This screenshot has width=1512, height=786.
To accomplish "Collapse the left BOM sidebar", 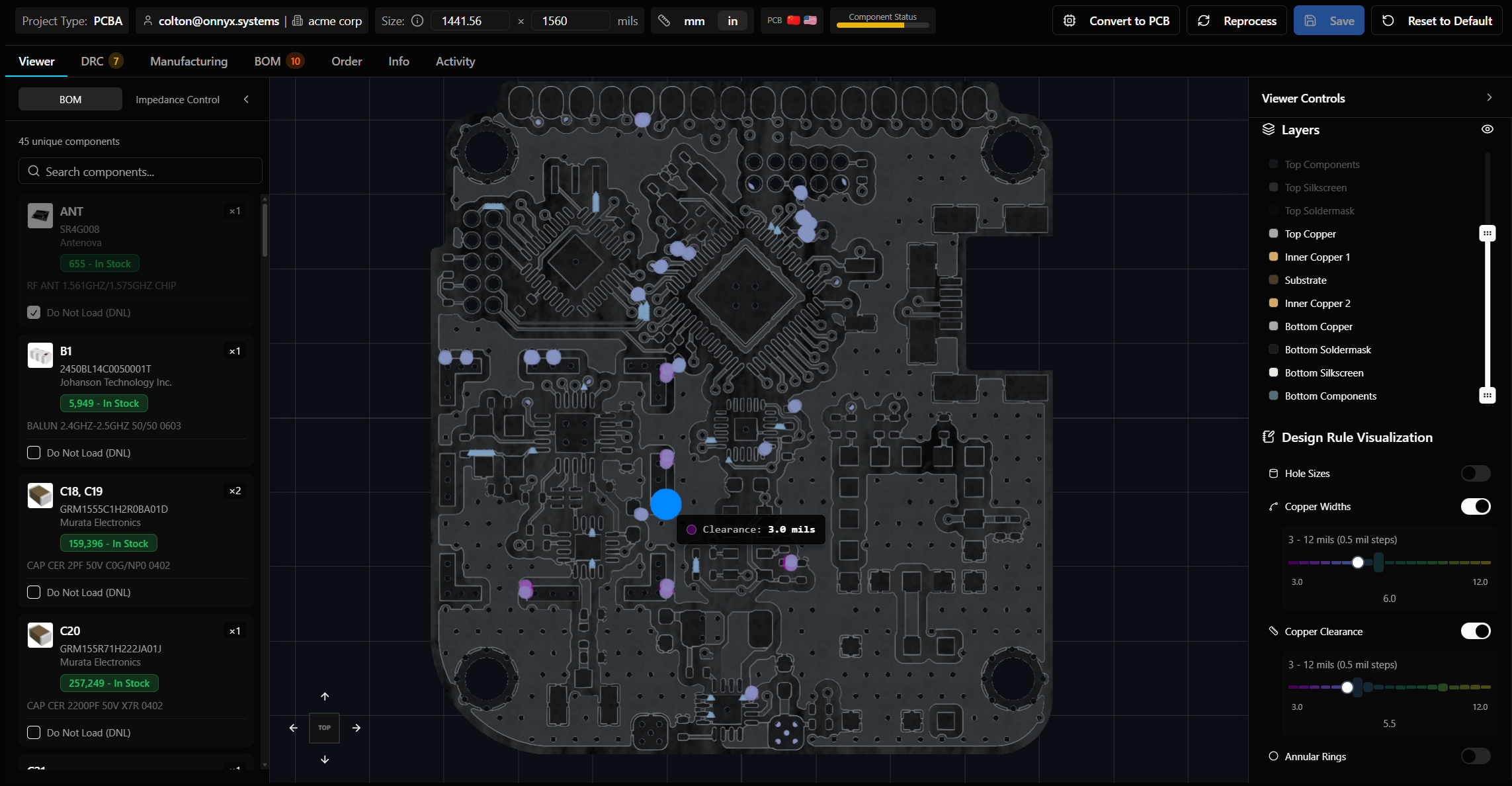I will click(246, 99).
